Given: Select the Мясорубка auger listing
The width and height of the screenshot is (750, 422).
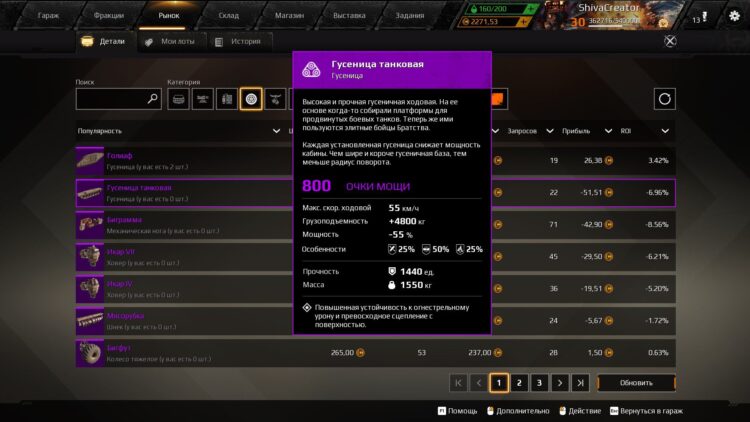Looking at the screenshot, I should pyautogui.click(x=180, y=320).
